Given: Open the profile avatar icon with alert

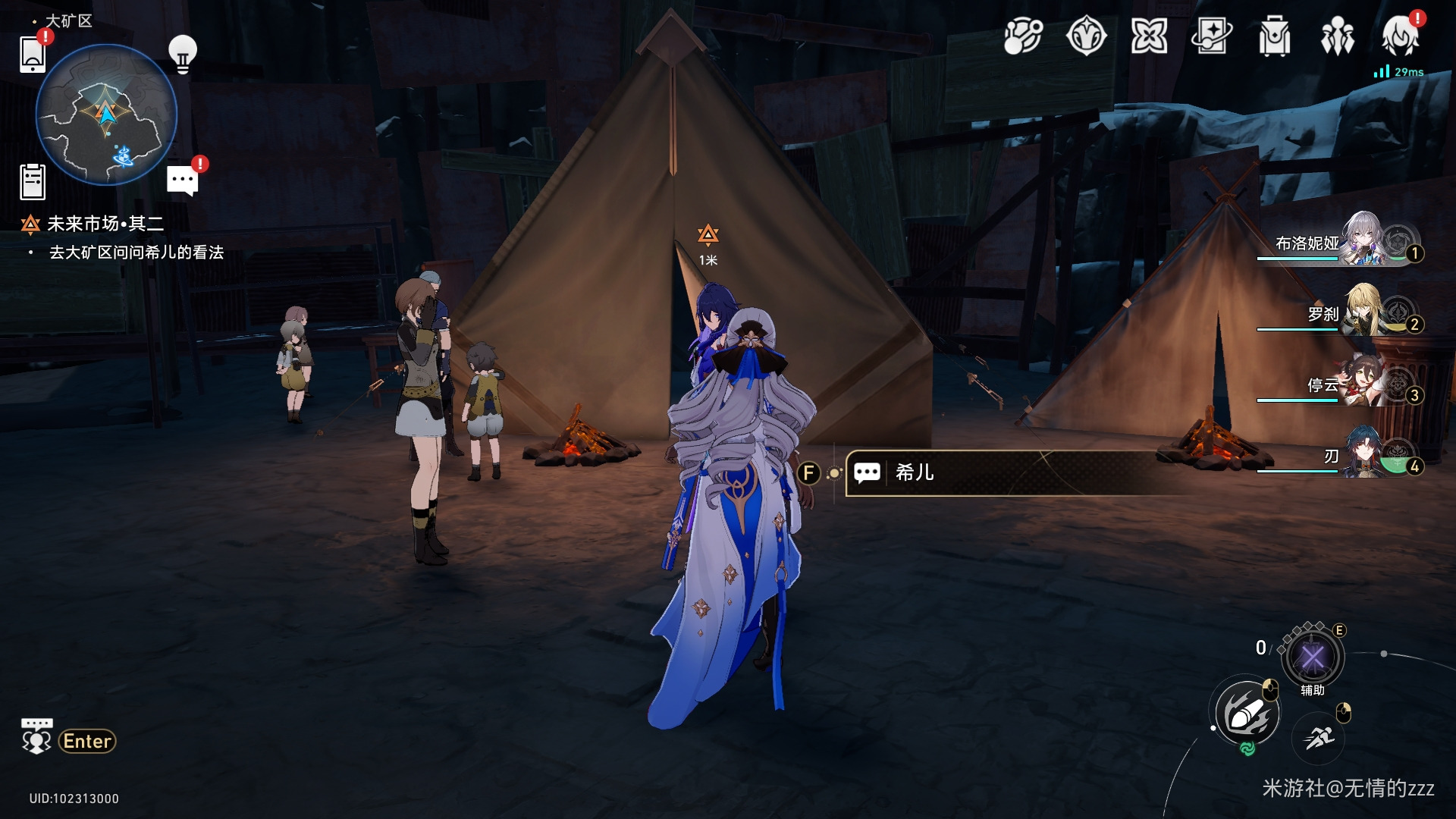Looking at the screenshot, I should click(x=1400, y=36).
